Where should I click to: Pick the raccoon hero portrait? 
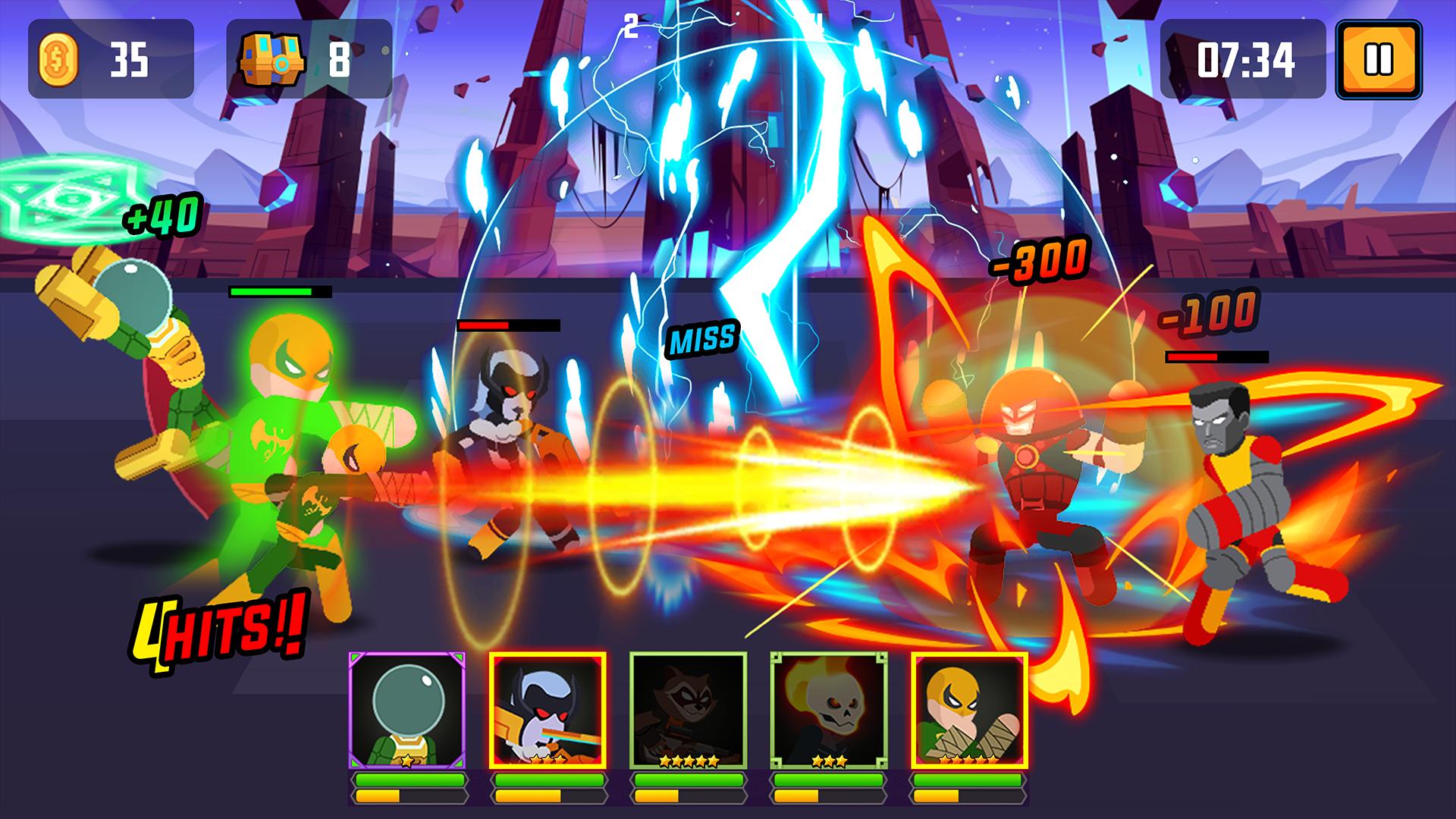(688, 710)
